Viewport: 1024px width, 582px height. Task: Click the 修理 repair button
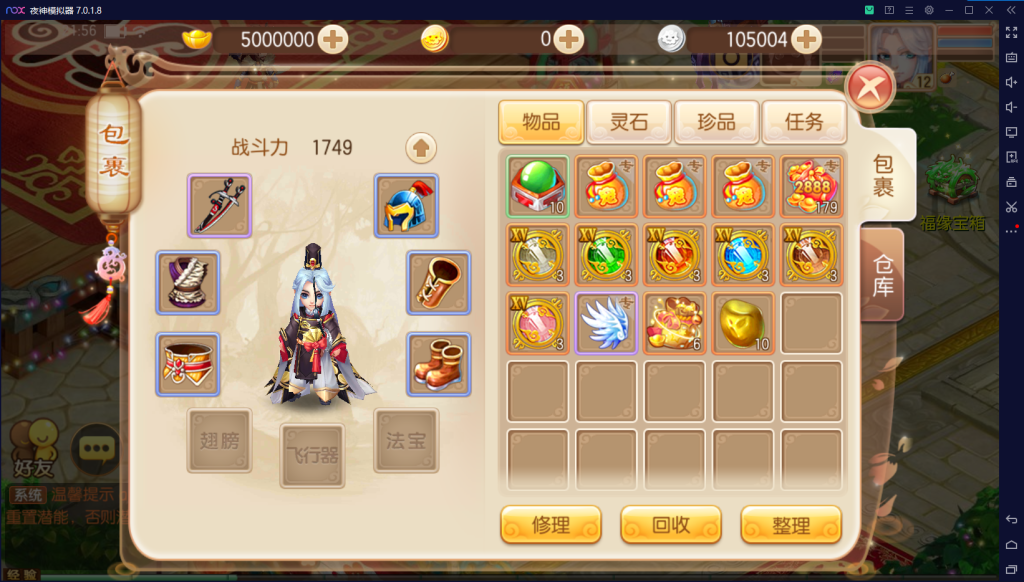tap(551, 524)
